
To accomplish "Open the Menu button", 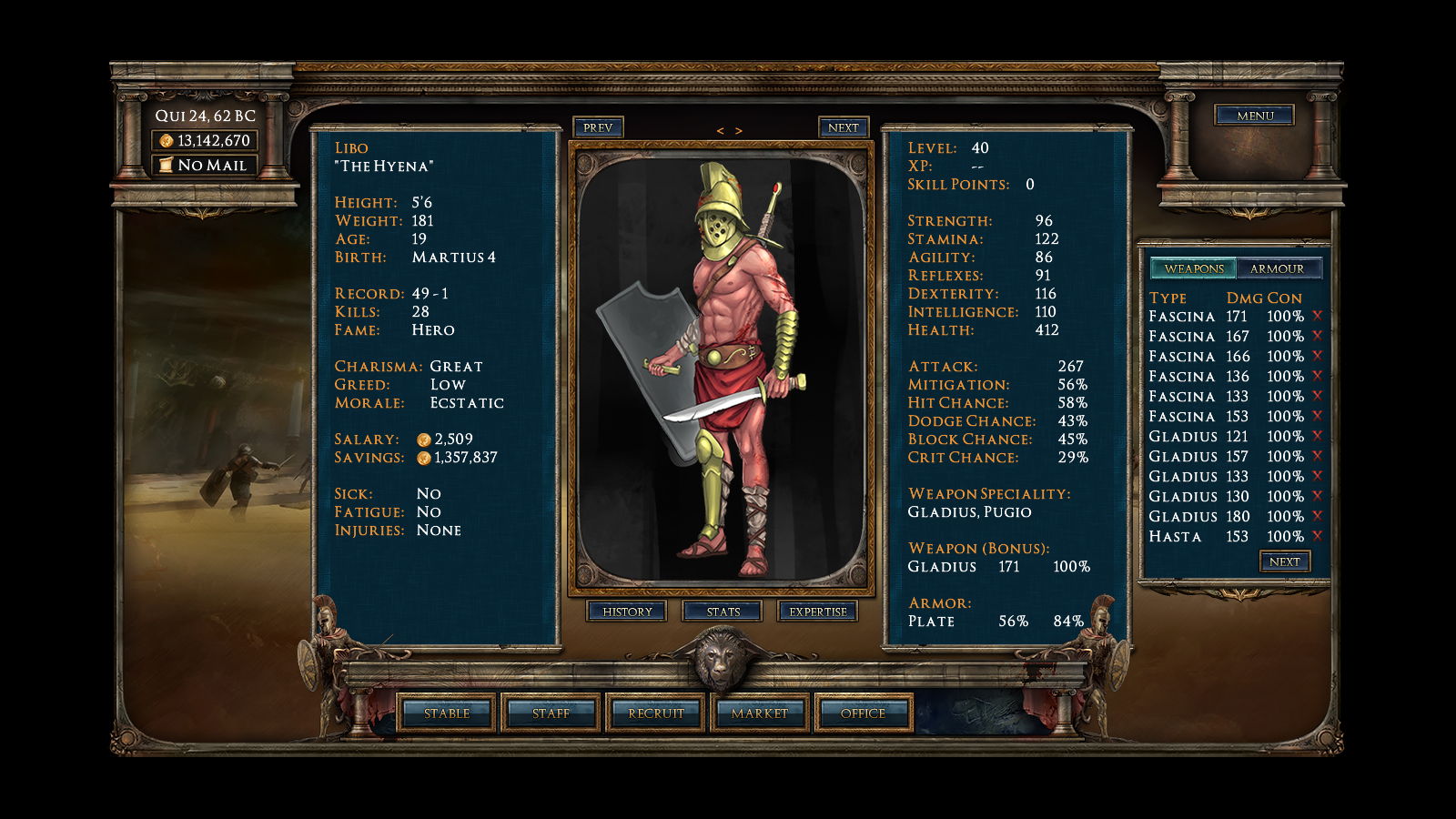I will (1254, 116).
